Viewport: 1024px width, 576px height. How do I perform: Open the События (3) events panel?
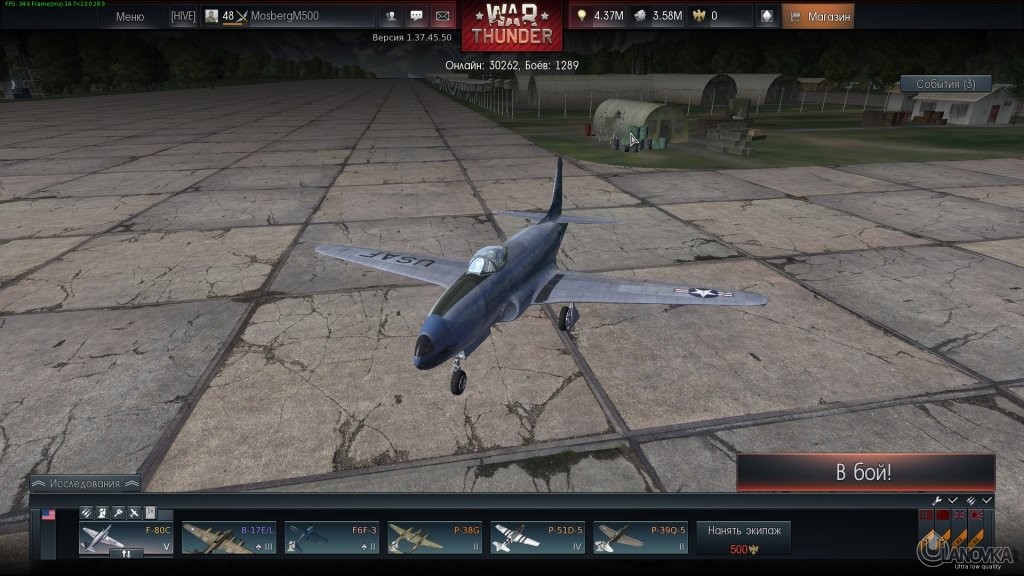point(945,84)
